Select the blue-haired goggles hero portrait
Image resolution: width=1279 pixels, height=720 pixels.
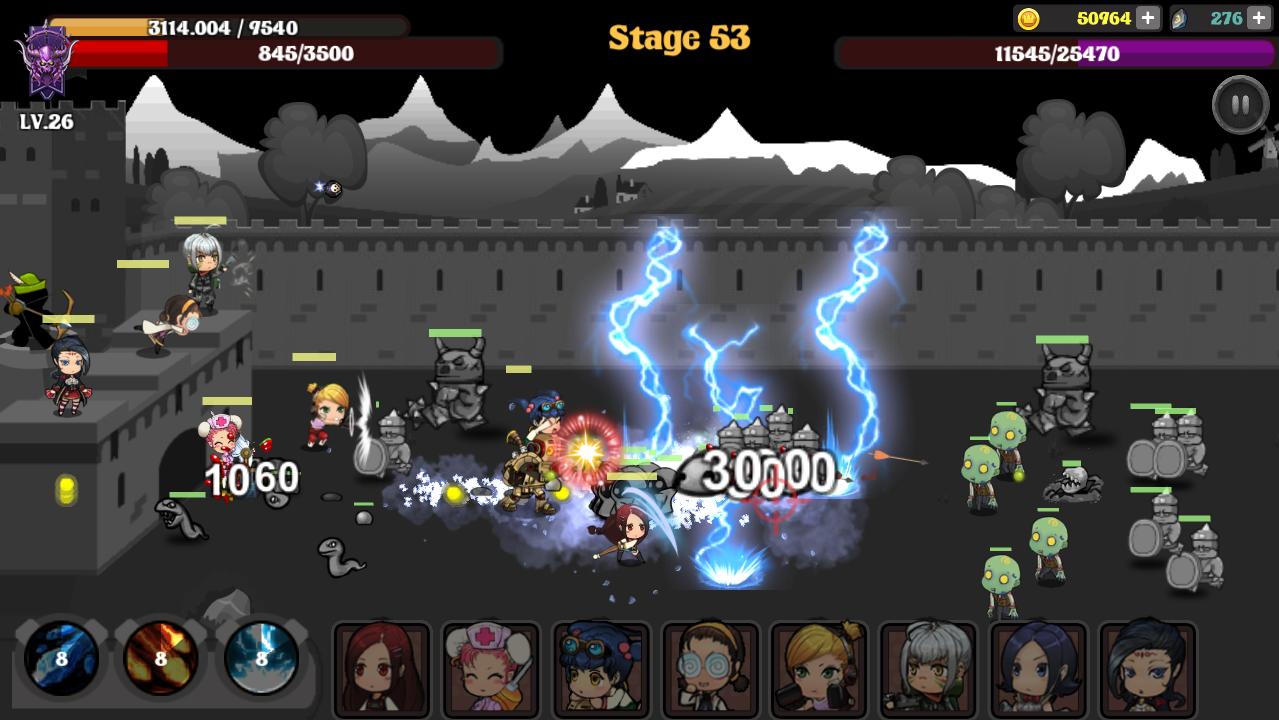pyautogui.click(x=600, y=668)
